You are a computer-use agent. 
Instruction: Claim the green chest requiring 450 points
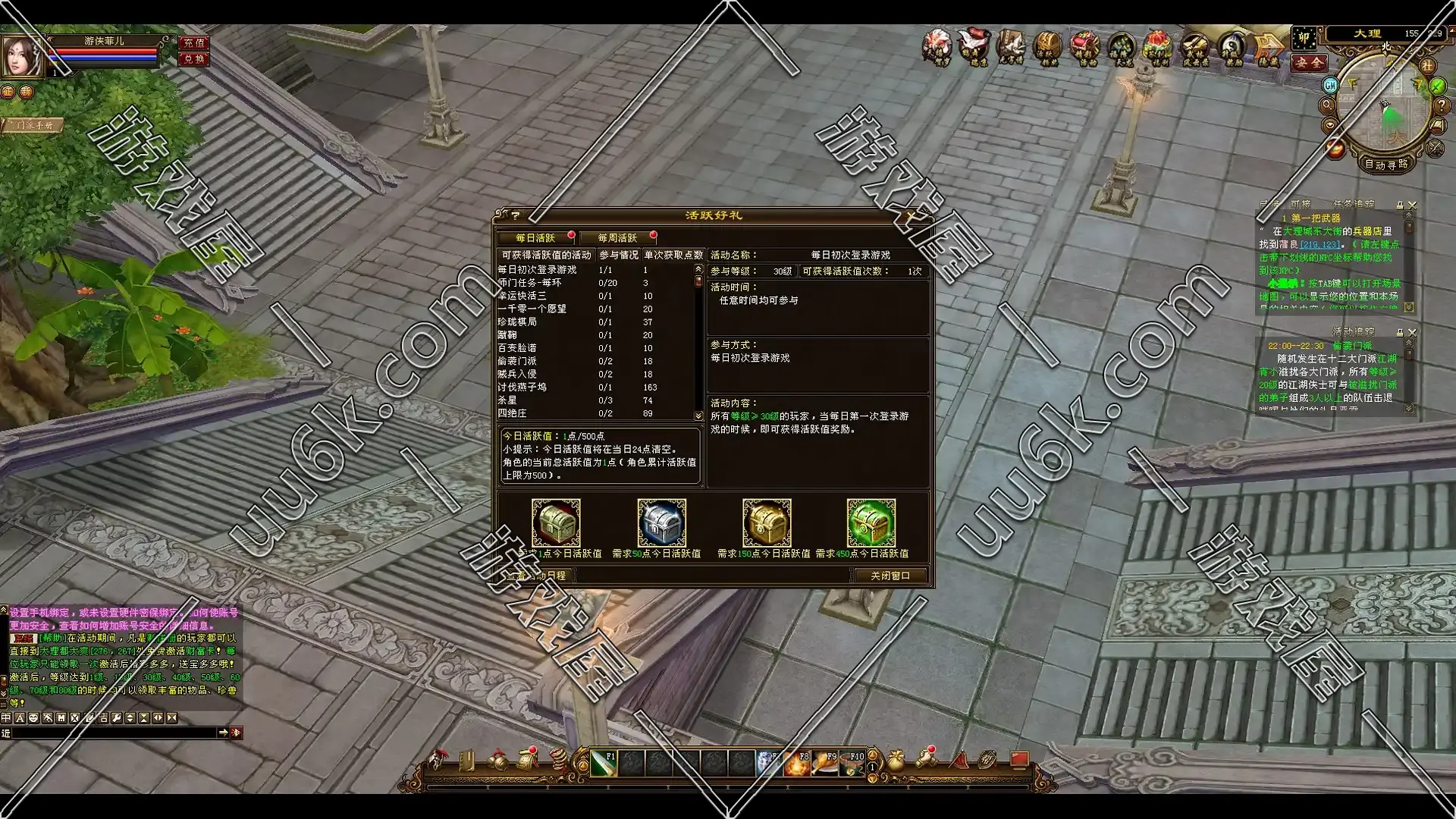(x=871, y=522)
